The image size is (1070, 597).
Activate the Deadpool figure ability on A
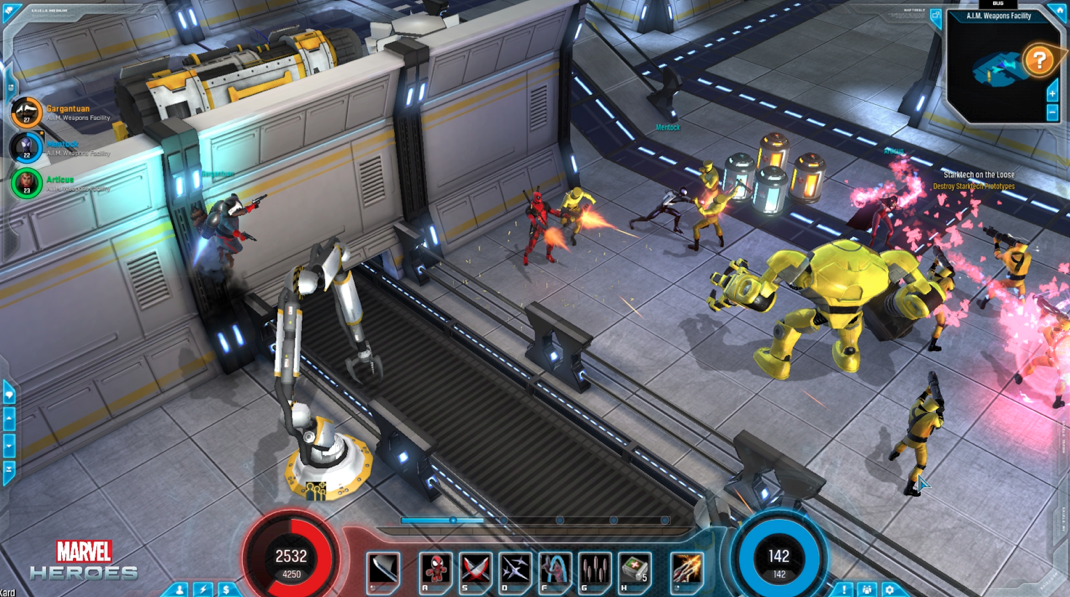coord(435,570)
